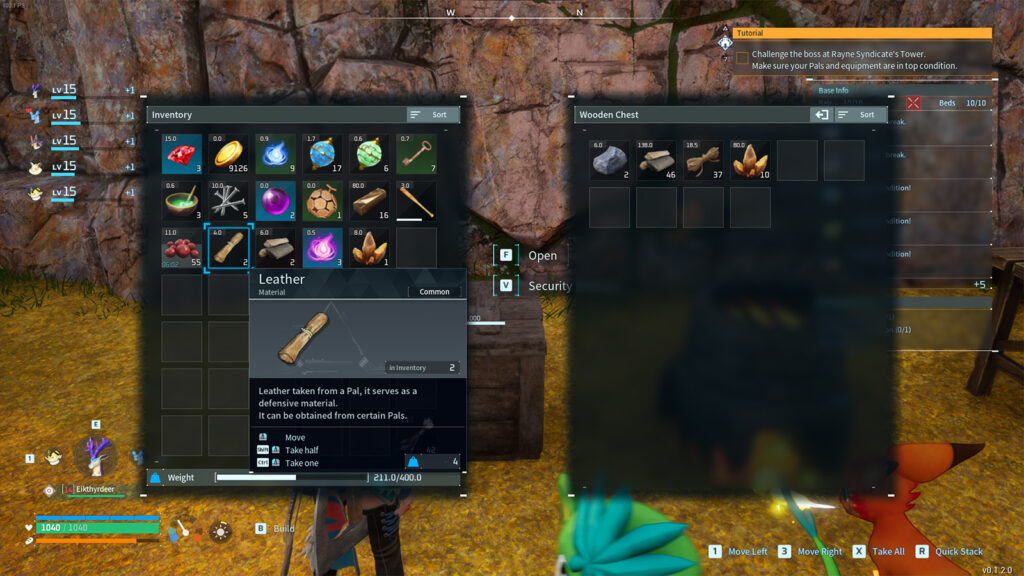Viewport: 1024px width, 576px height.
Task: Select the highlighted Leather slot
Action: point(229,248)
